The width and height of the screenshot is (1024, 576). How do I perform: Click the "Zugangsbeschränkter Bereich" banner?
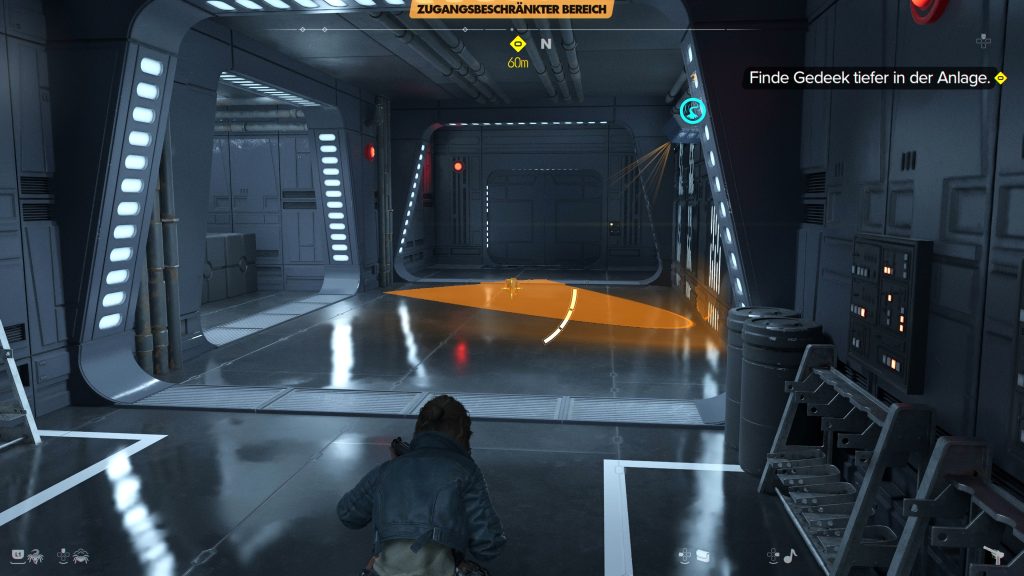tap(511, 10)
